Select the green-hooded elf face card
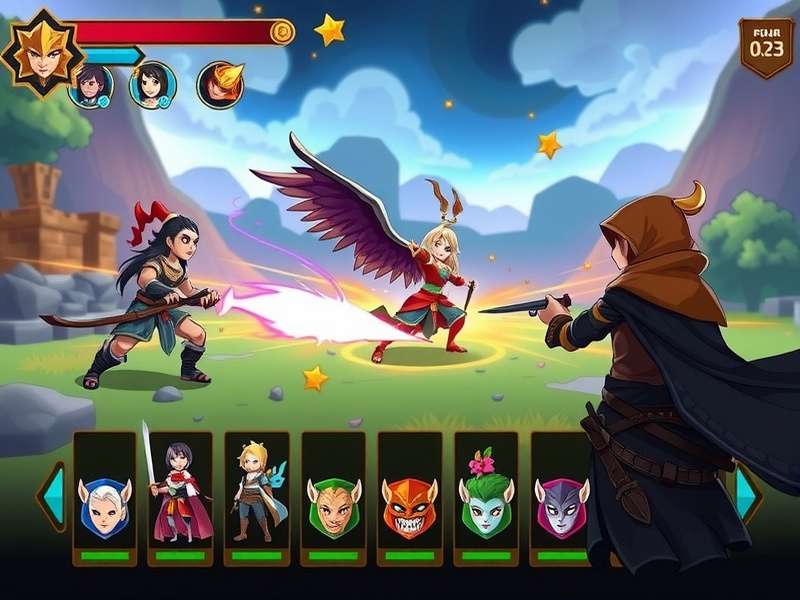This screenshot has height=600, width=800. pos(333,498)
